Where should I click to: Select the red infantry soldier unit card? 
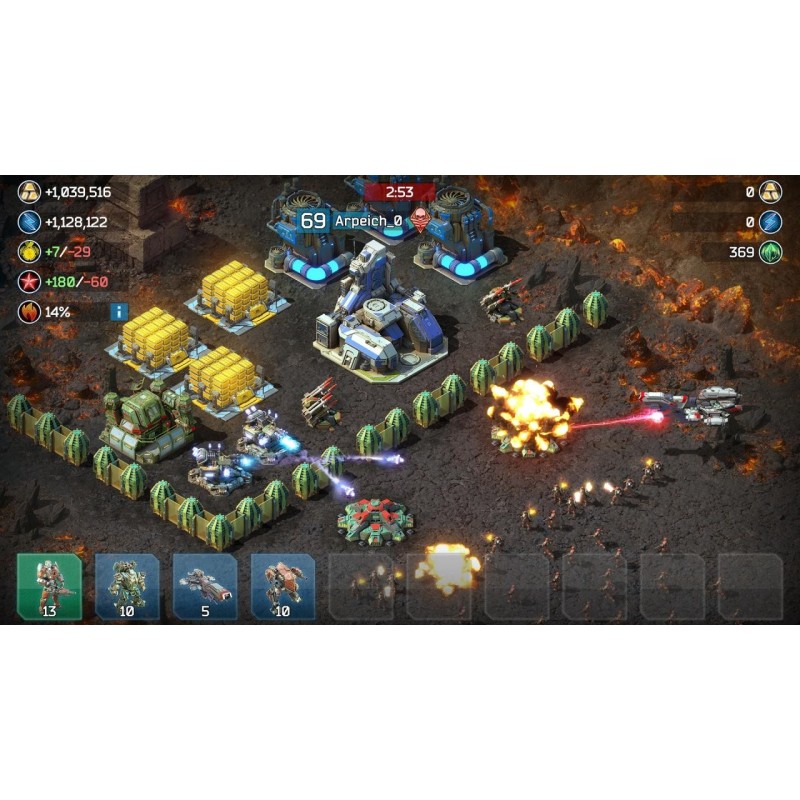pos(49,585)
